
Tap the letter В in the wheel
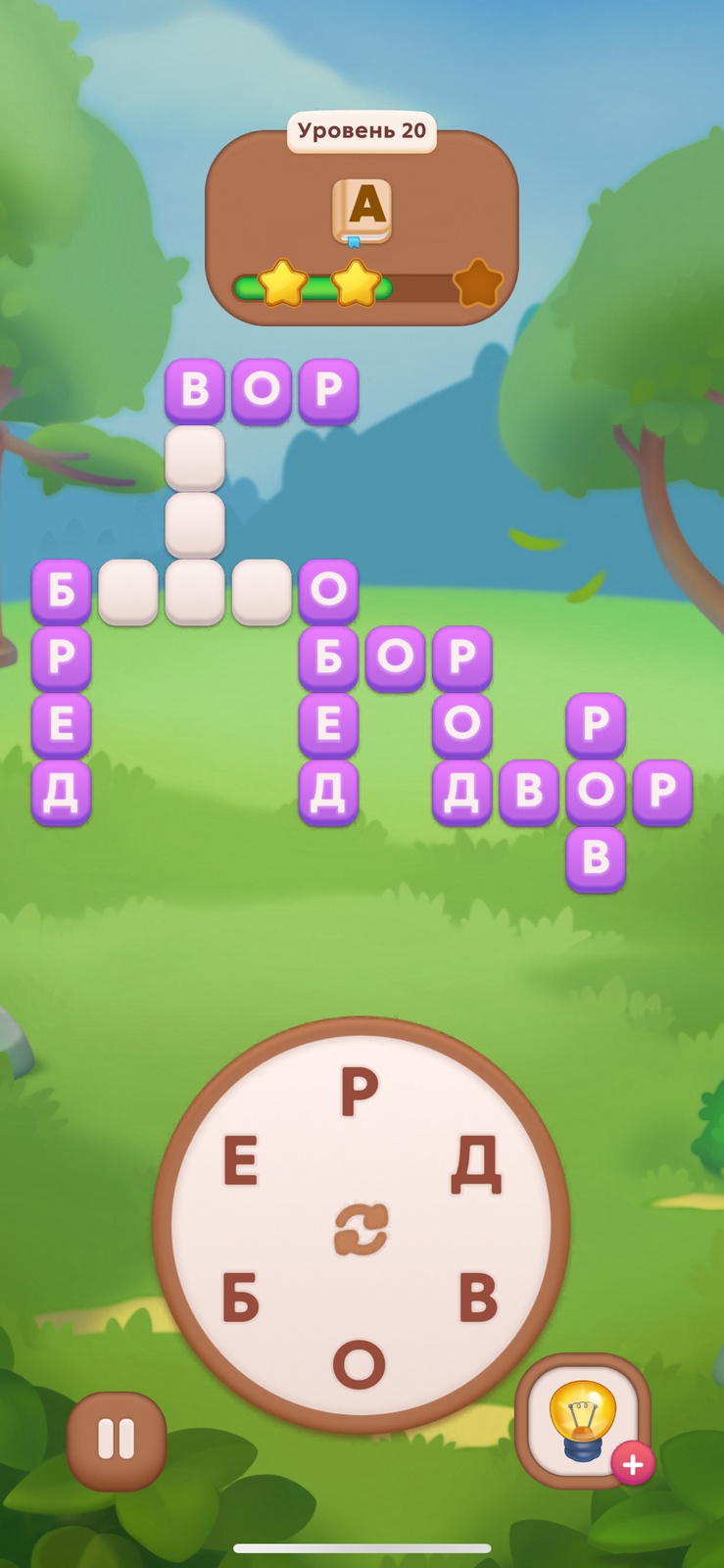click(478, 1298)
